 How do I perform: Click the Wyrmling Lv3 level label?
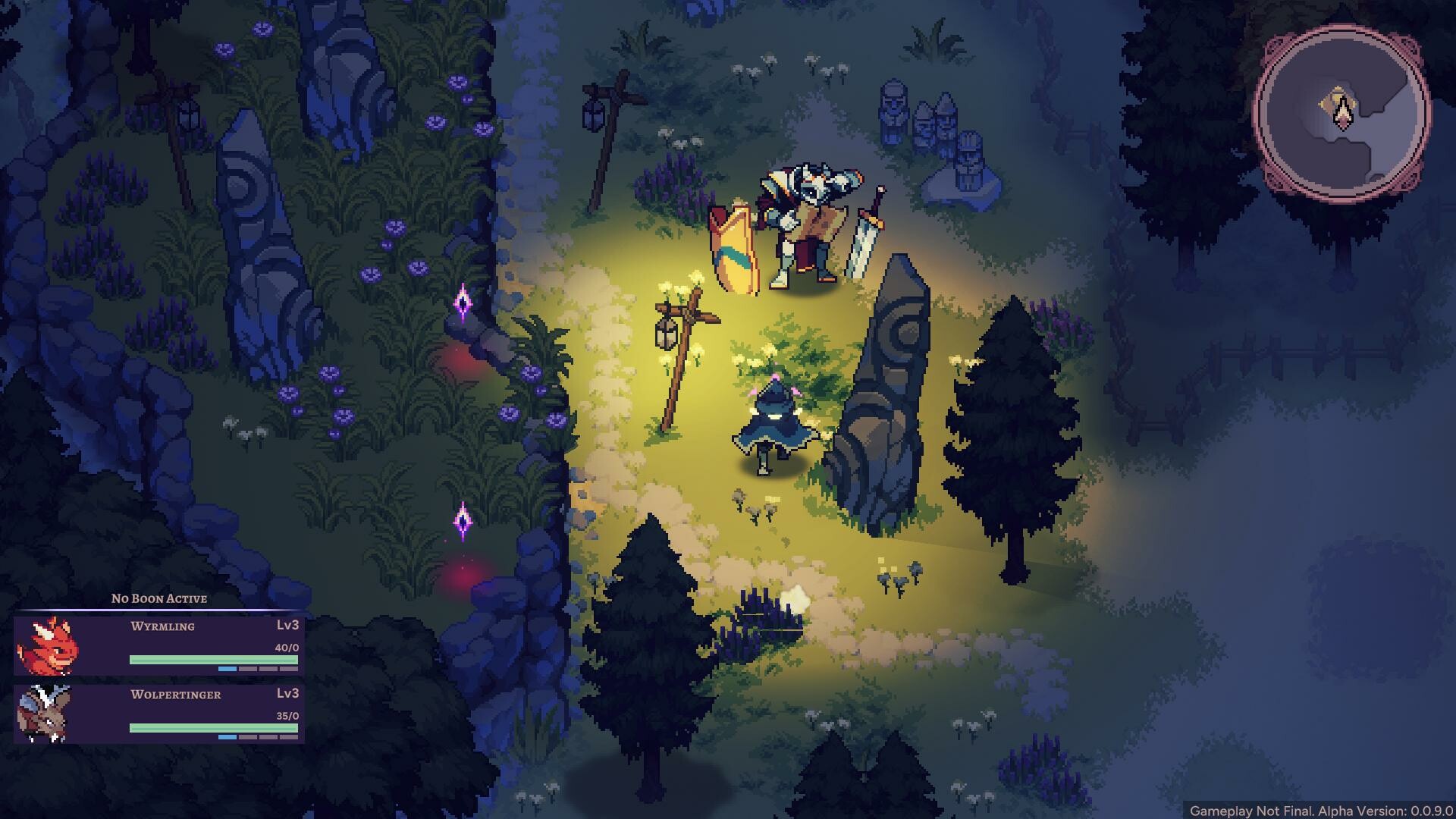[x=287, y=626]
